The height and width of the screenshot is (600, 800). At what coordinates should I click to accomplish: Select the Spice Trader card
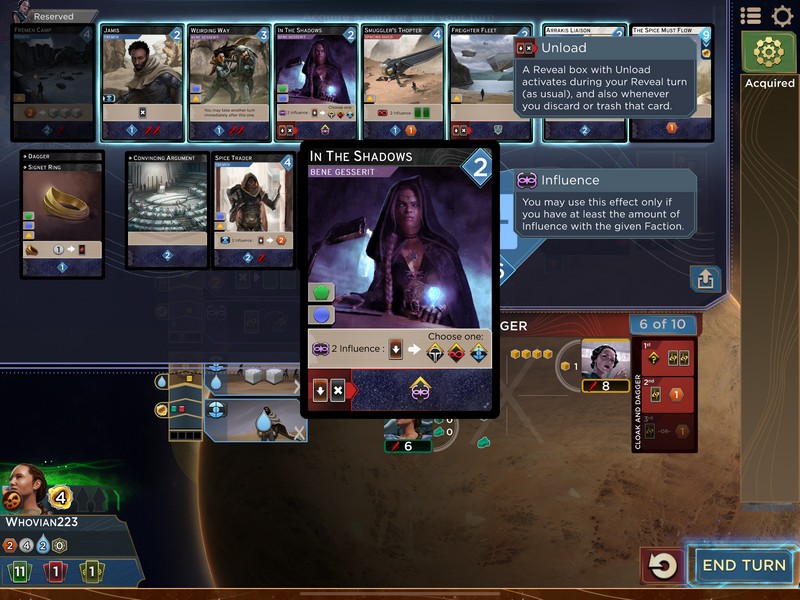pos(254,211)
